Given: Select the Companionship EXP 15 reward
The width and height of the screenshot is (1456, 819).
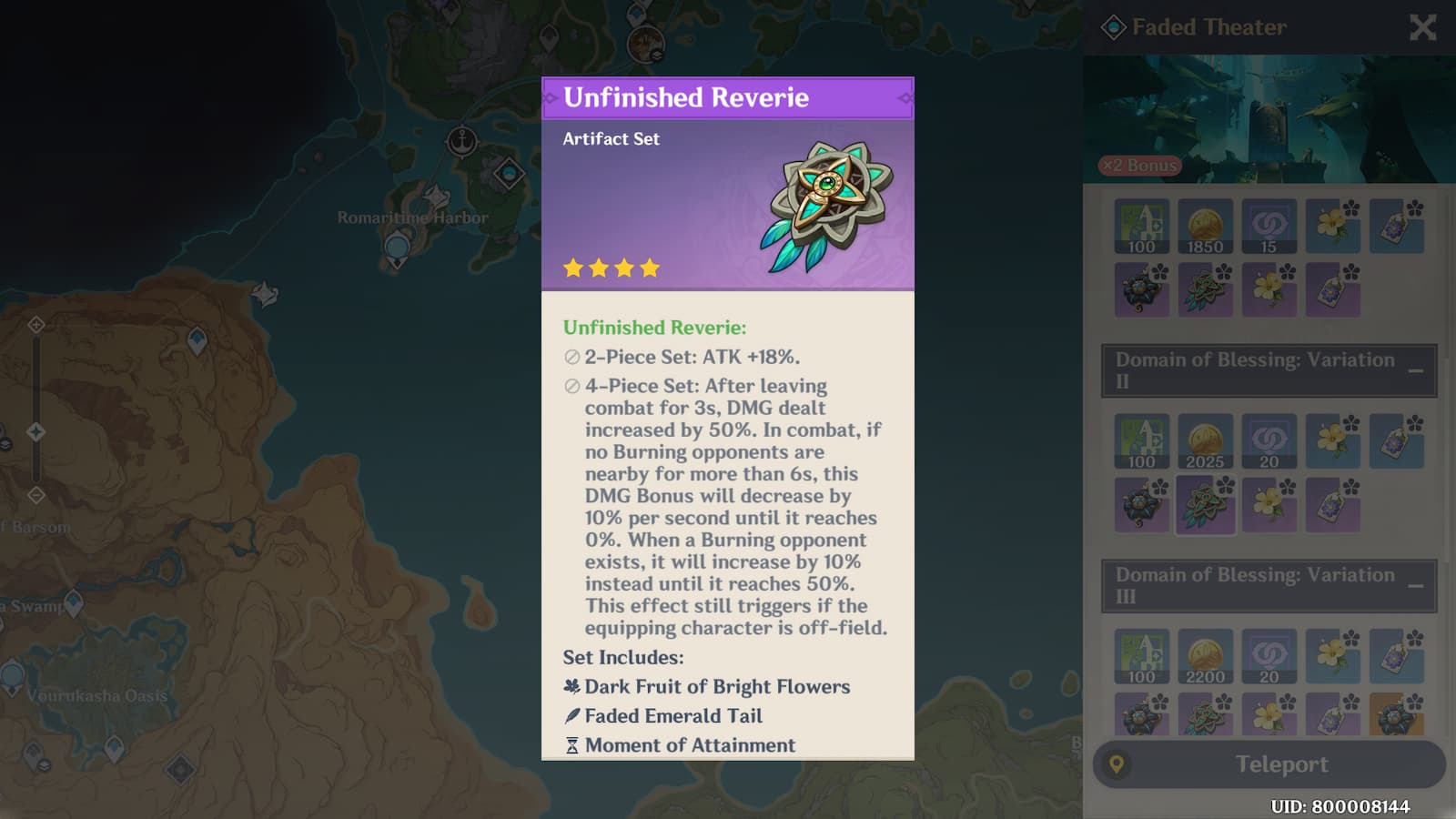Looking at the screenshot, I should coord(1269,227).
